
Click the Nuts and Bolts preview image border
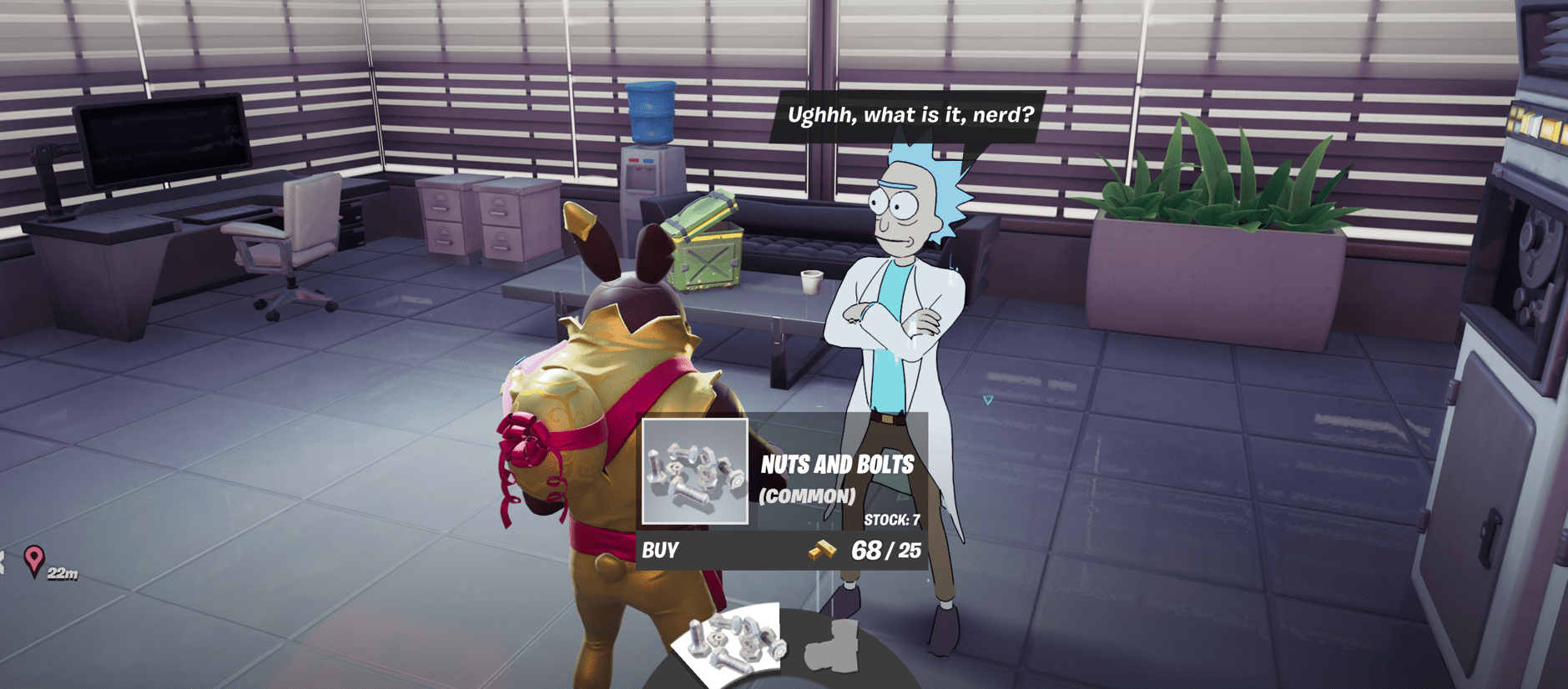[694, 470]
